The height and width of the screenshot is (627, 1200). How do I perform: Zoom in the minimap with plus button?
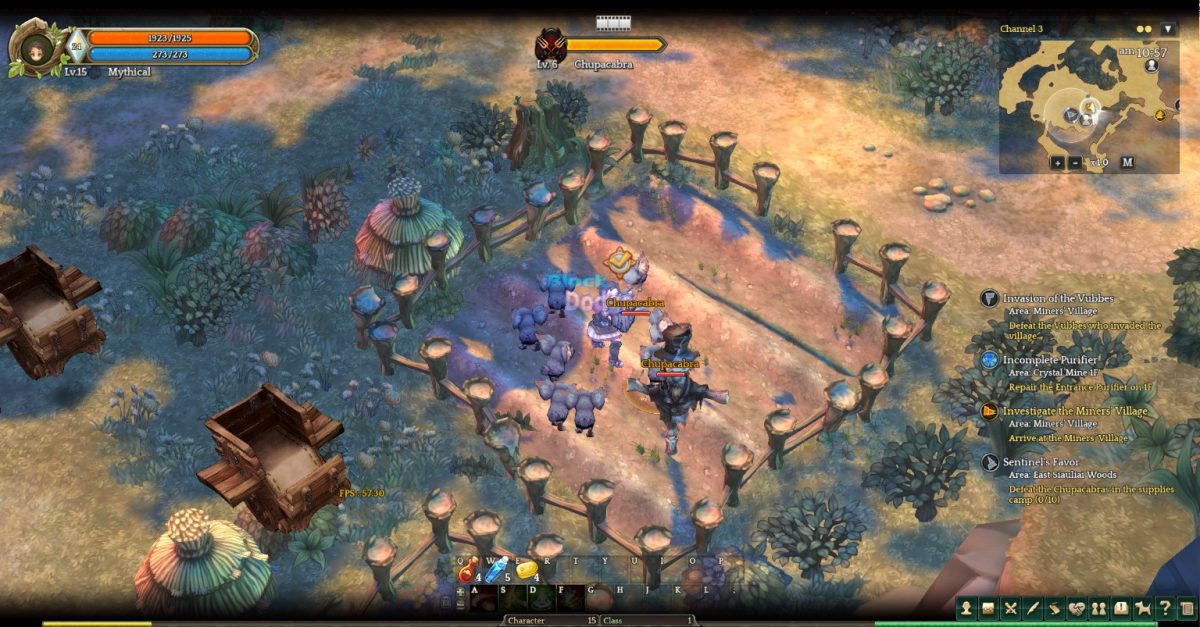point(1057,162)
